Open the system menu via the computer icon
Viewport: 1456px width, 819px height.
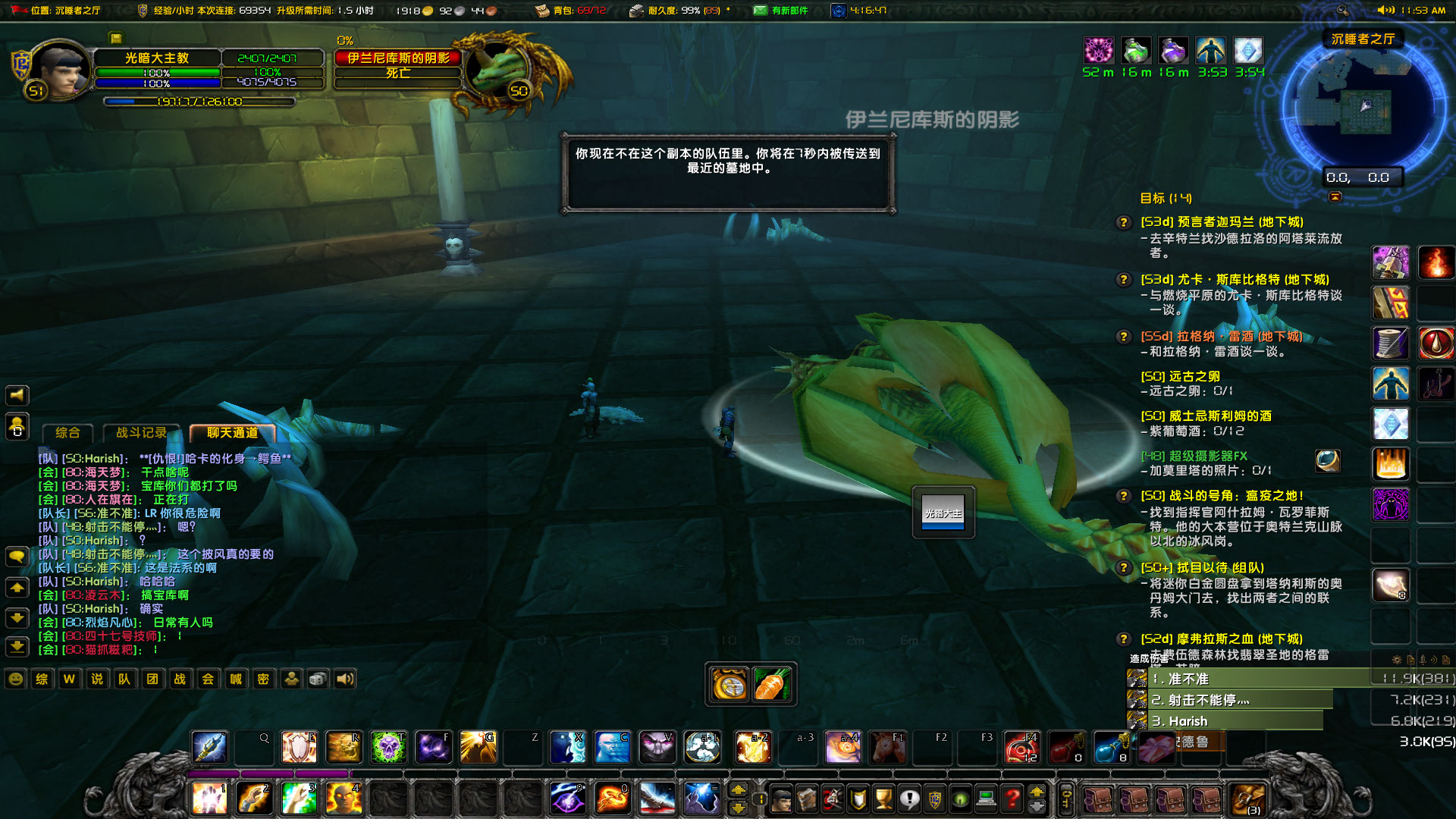pos(986,799)
